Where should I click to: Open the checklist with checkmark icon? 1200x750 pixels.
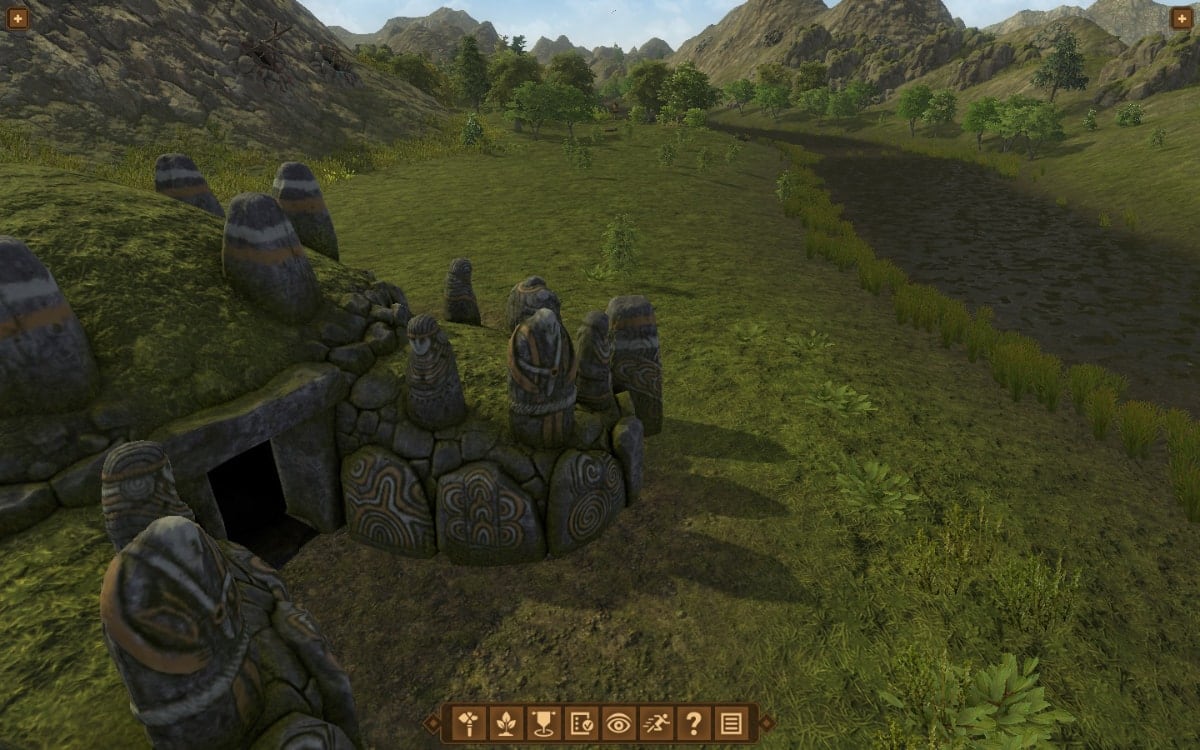[581, 722]
